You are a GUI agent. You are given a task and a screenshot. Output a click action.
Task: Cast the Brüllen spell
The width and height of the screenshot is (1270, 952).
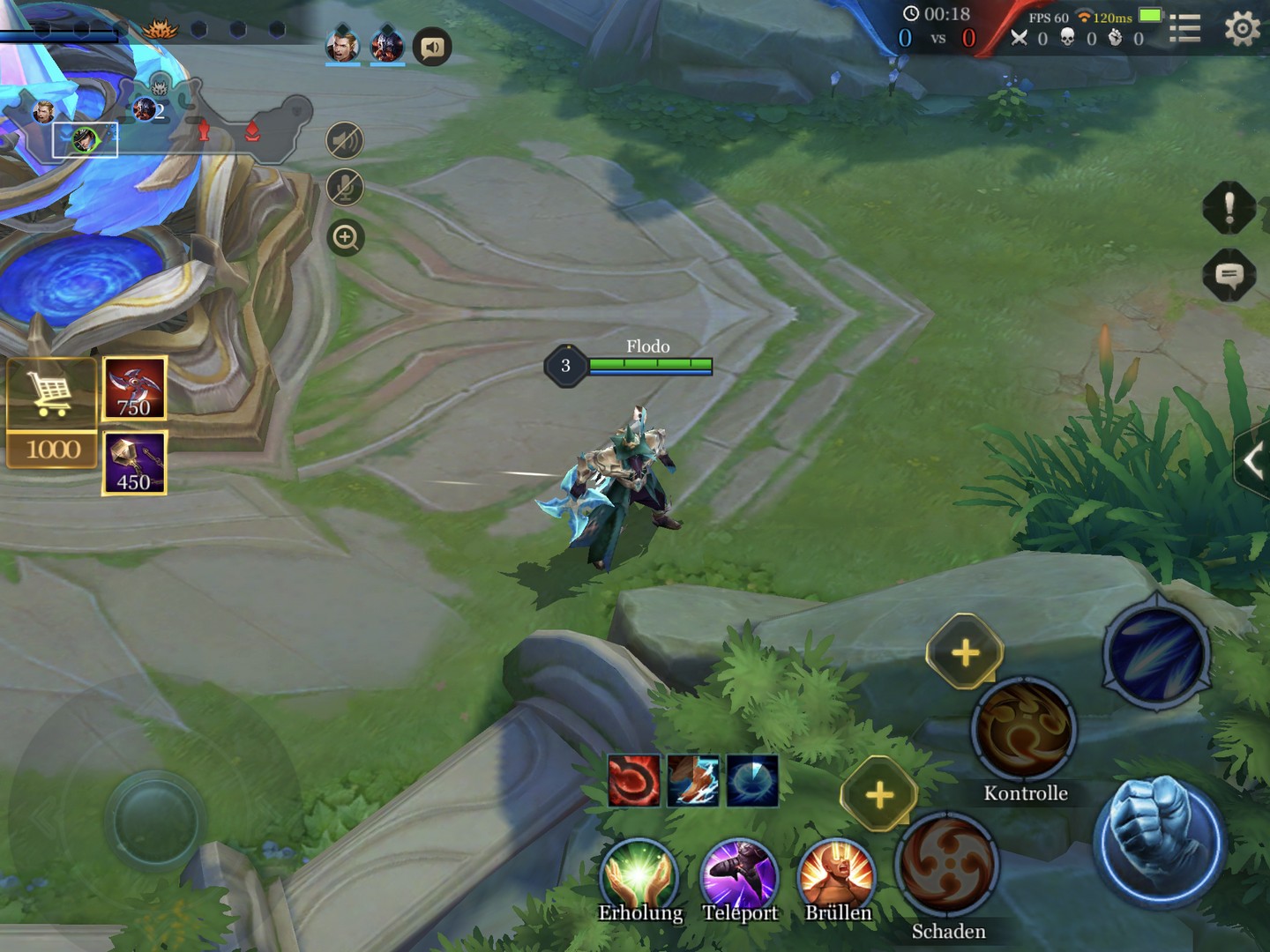836,874
